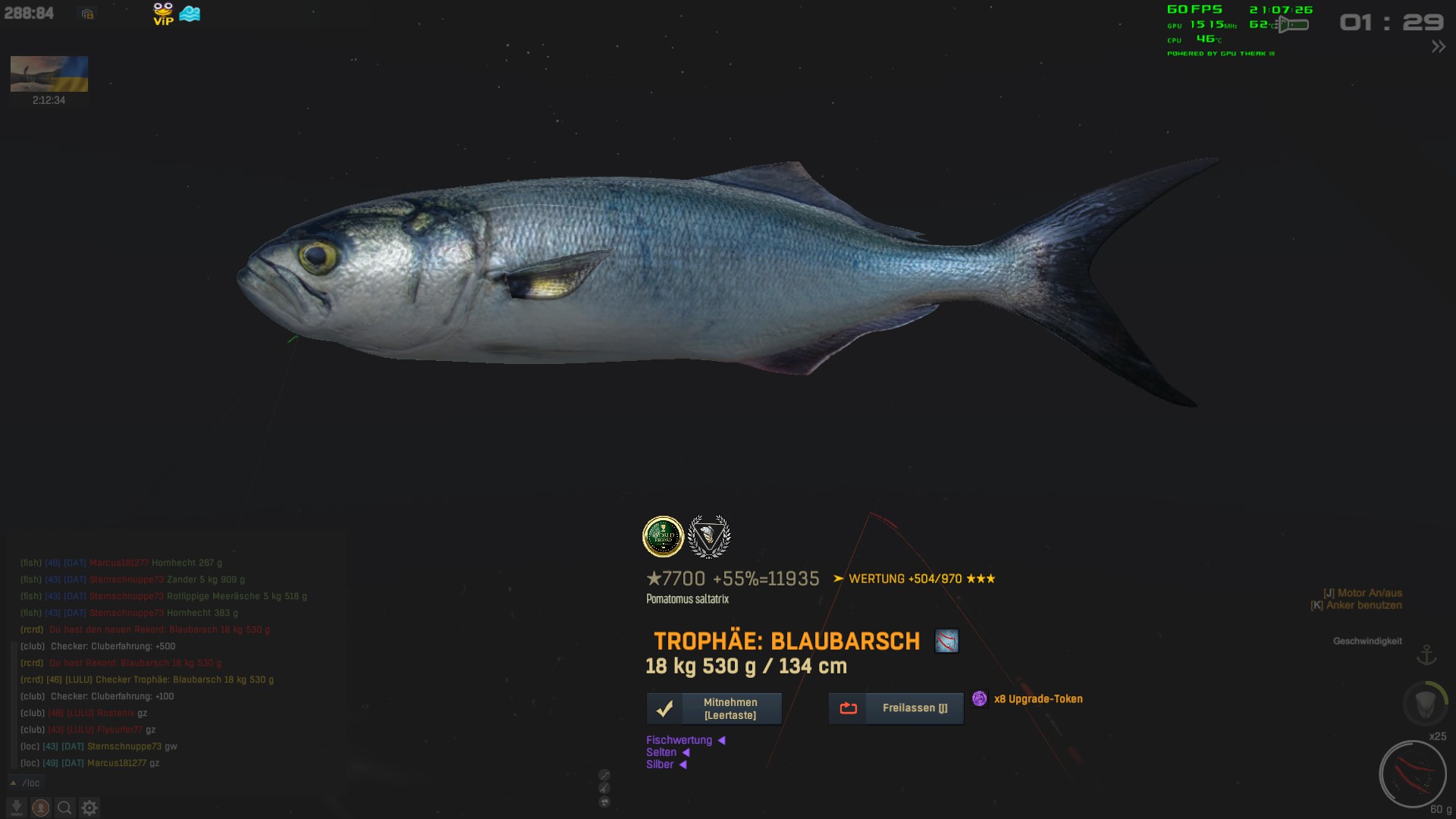The height and width of the screenshot is (819, 1456).
Task: Open the fishing spot icon beside Blaubarsch
Action: click(946, 642)
